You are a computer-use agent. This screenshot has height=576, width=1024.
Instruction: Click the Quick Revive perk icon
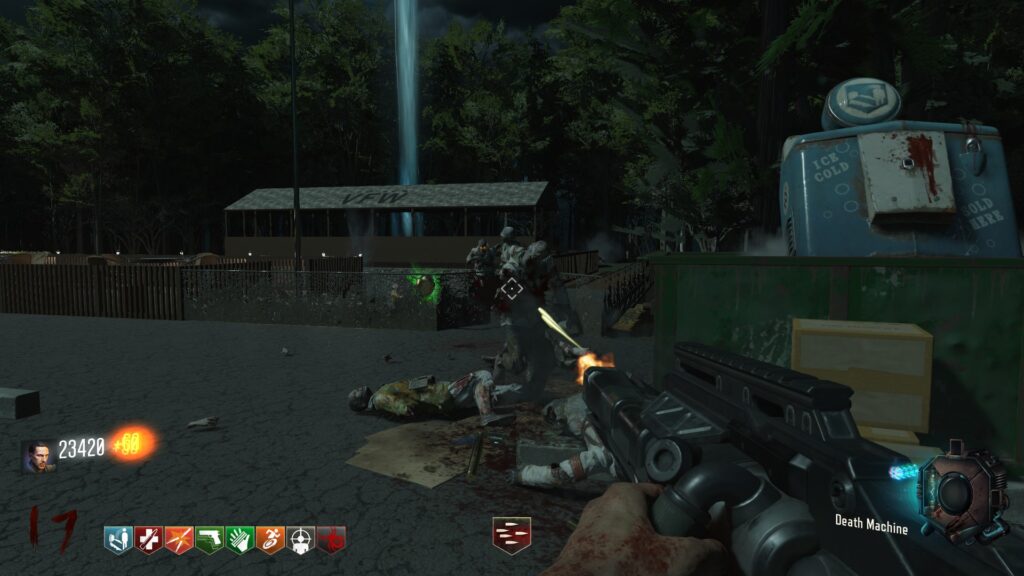(118, 540)
